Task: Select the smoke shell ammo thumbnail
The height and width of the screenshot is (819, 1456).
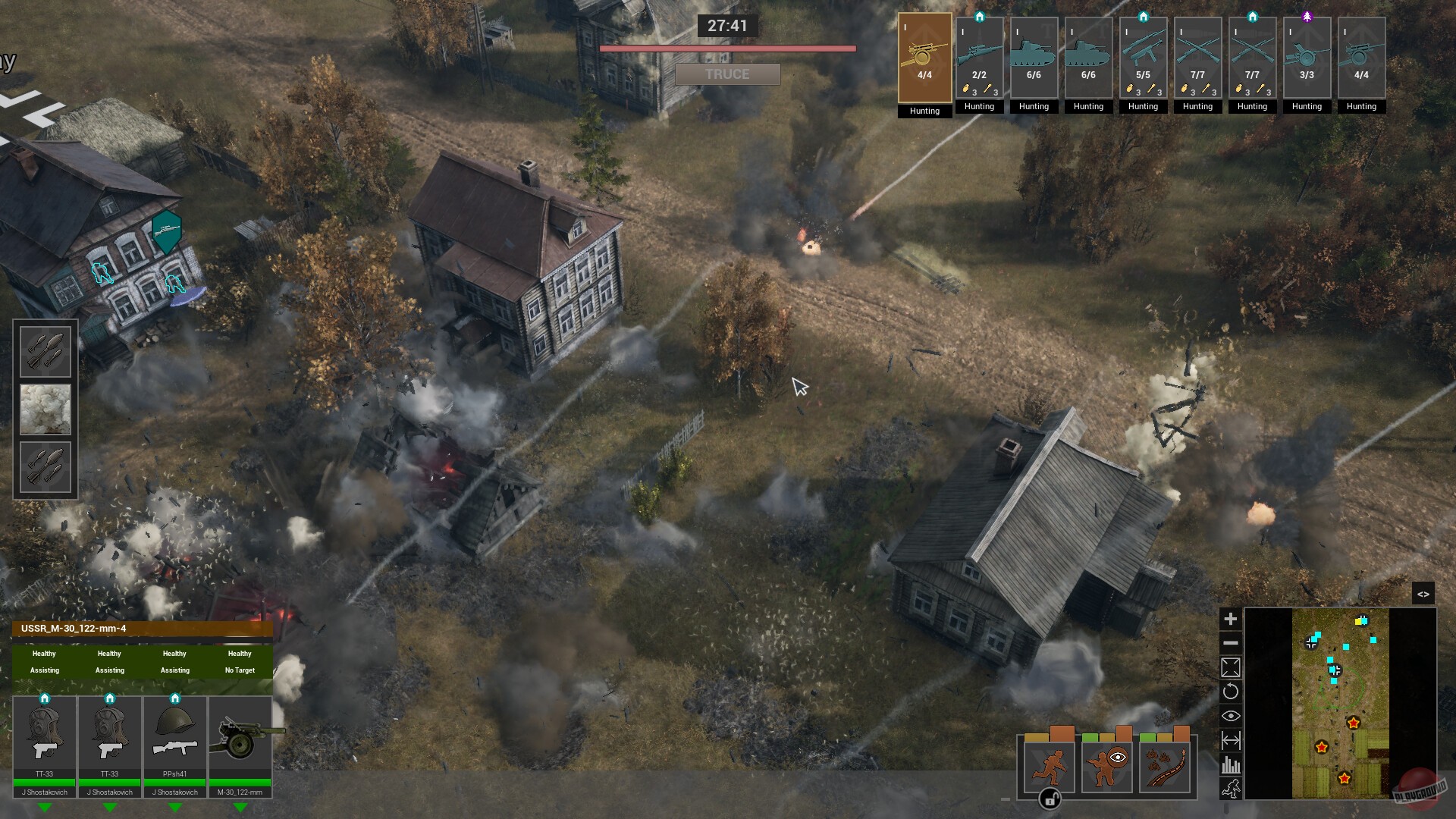Action: tap(45, 409)
